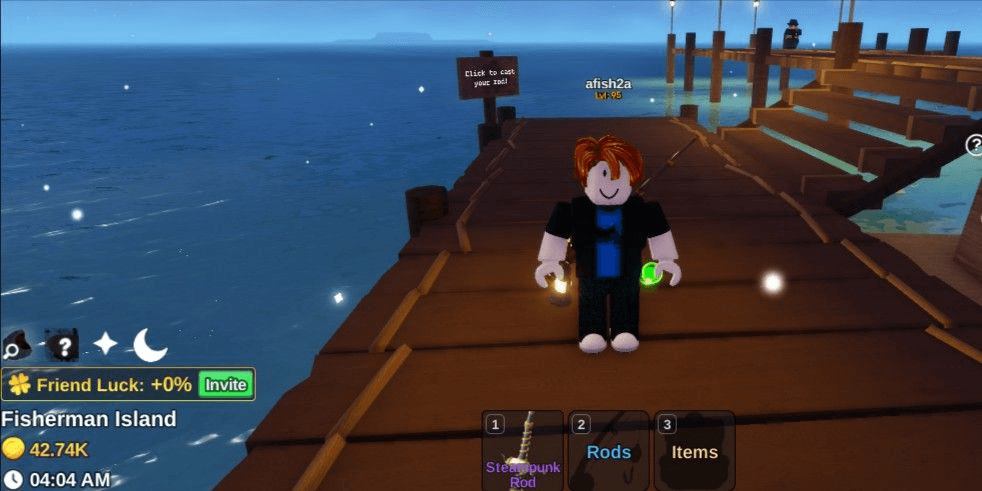Open the circled question mark help button
The image size is (982, 491).
(x=975, y=146)
